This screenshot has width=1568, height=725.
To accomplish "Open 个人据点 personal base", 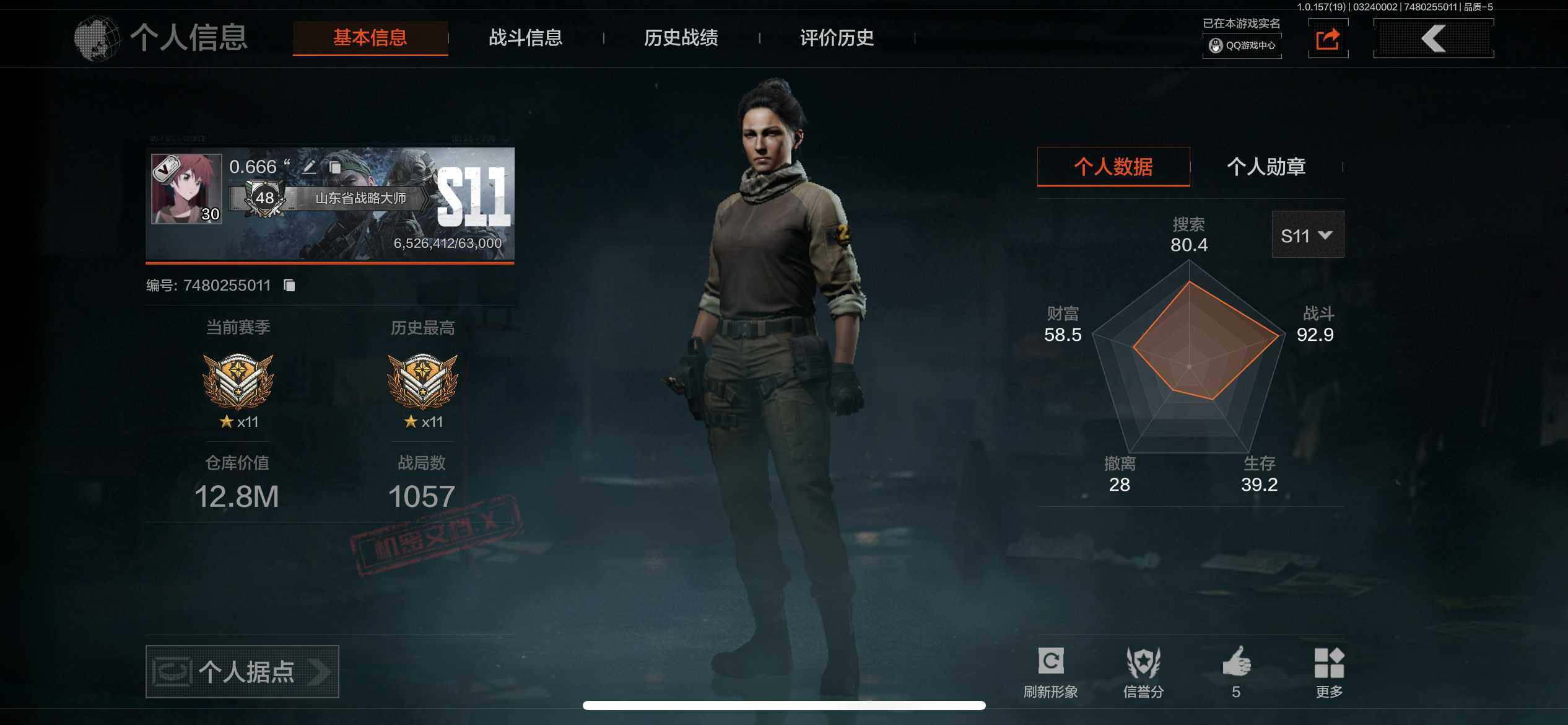I will coord(242,672).
